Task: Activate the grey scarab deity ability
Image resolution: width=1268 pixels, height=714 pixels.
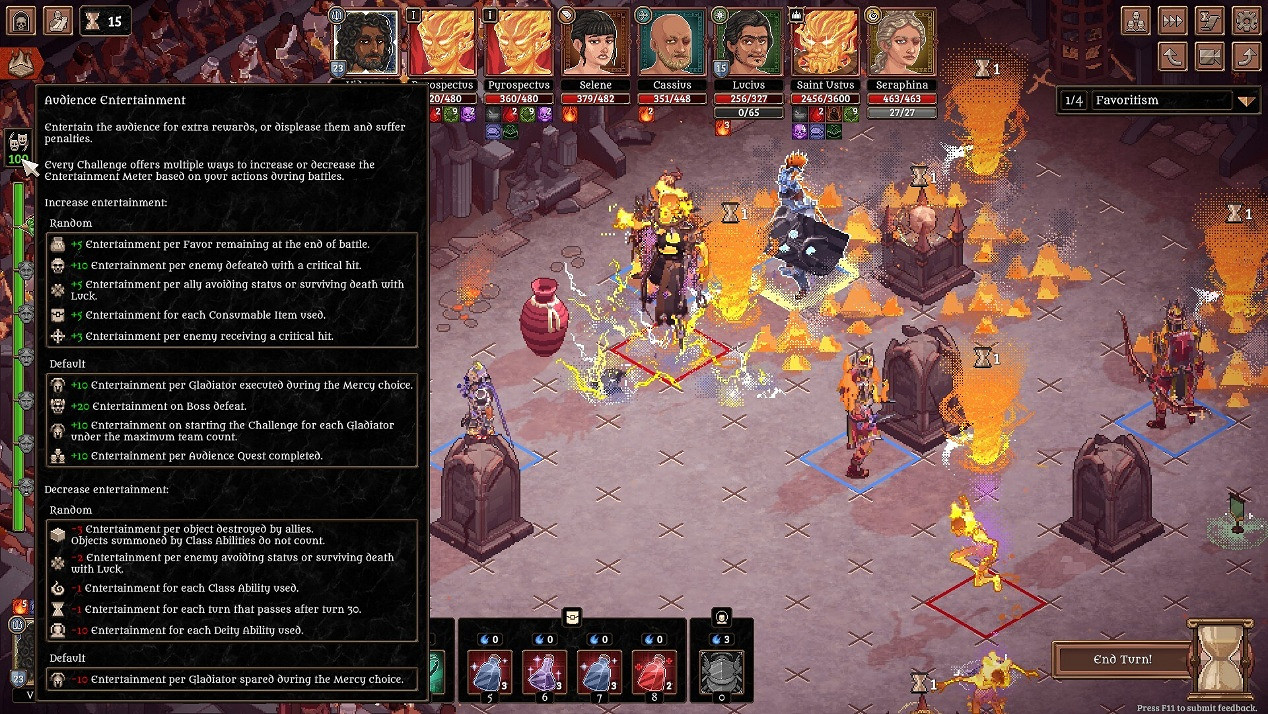Action: (720, 672)
